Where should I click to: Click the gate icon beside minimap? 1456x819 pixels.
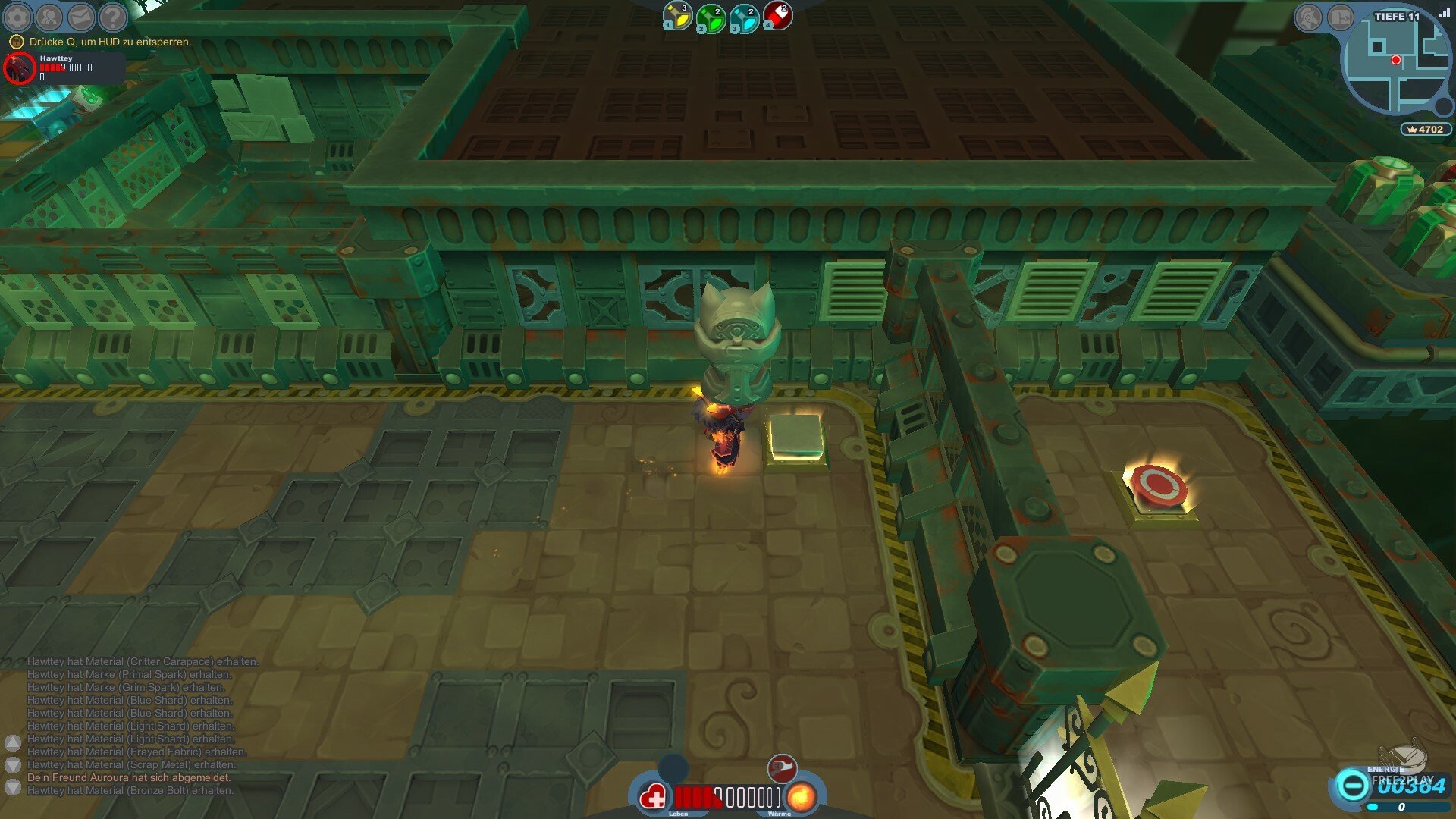tap(1340, 17)
